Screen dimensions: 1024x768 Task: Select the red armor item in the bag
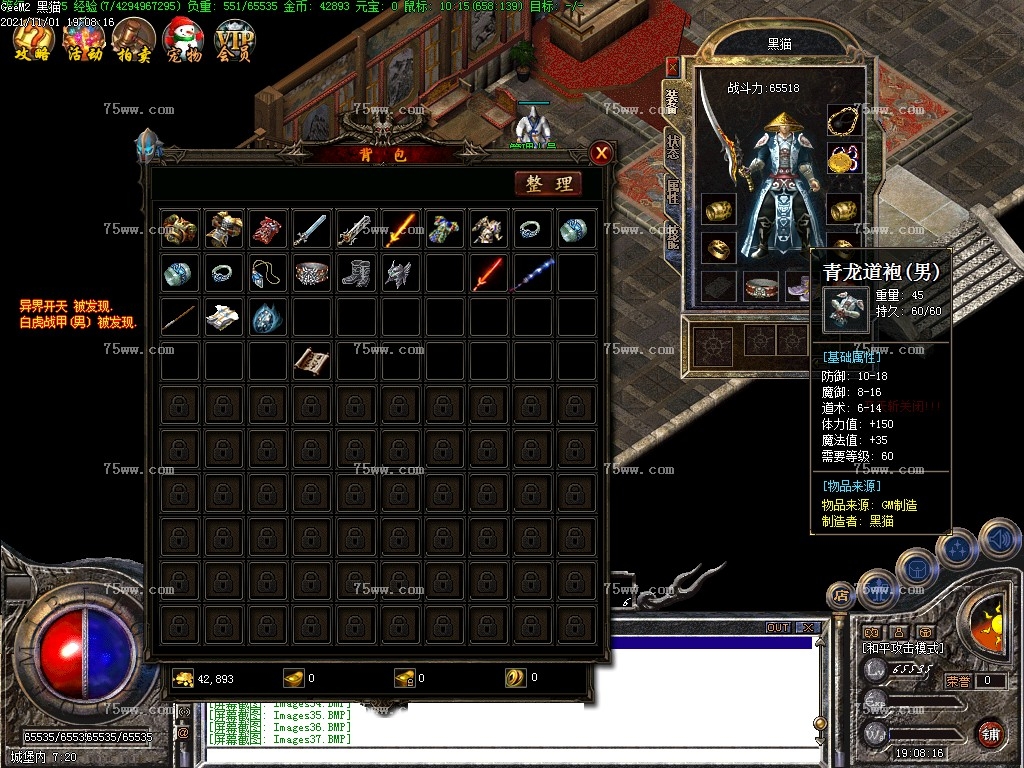268,230
